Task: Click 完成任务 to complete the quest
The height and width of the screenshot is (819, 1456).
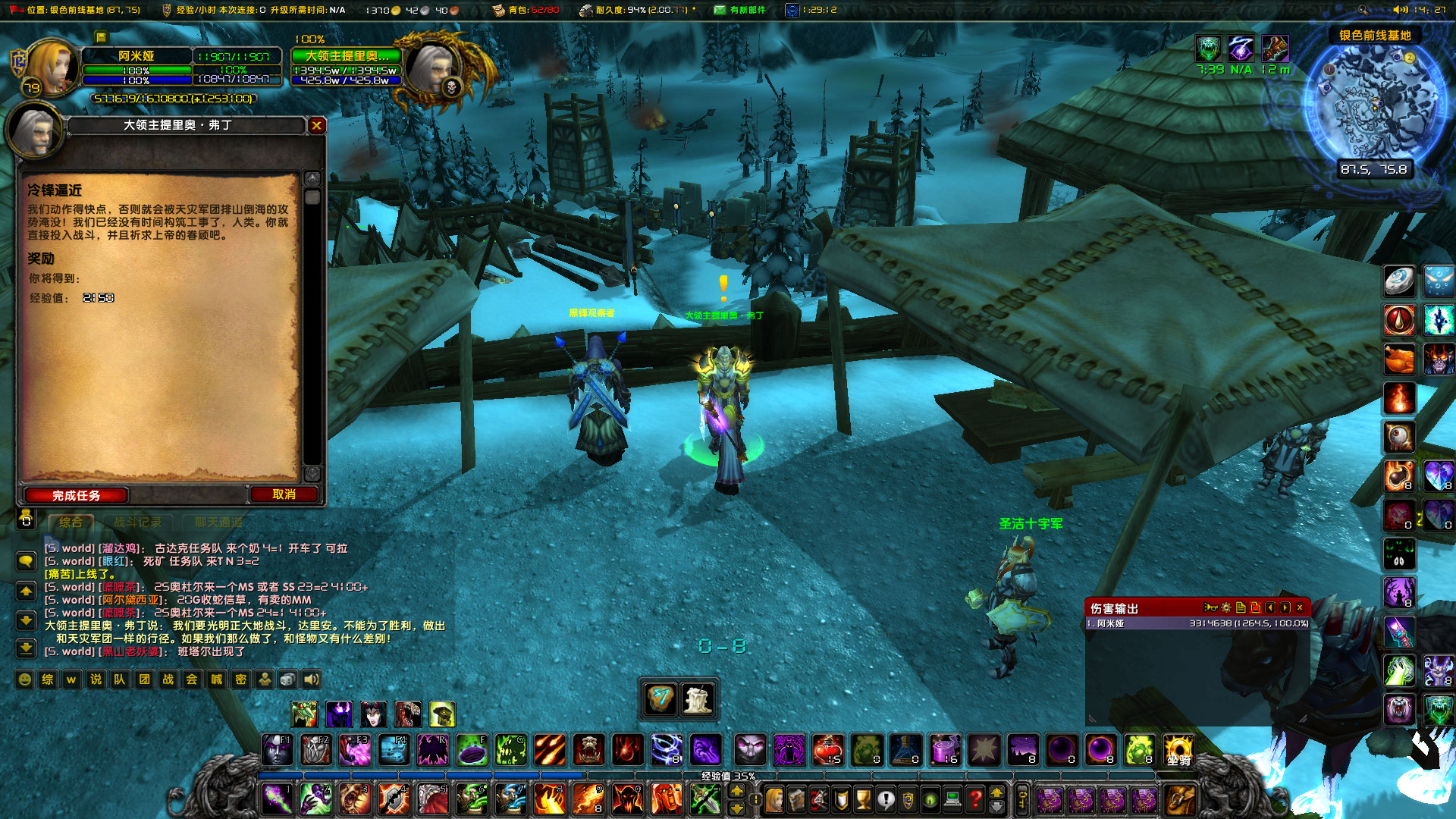Action: coord(76,495)
